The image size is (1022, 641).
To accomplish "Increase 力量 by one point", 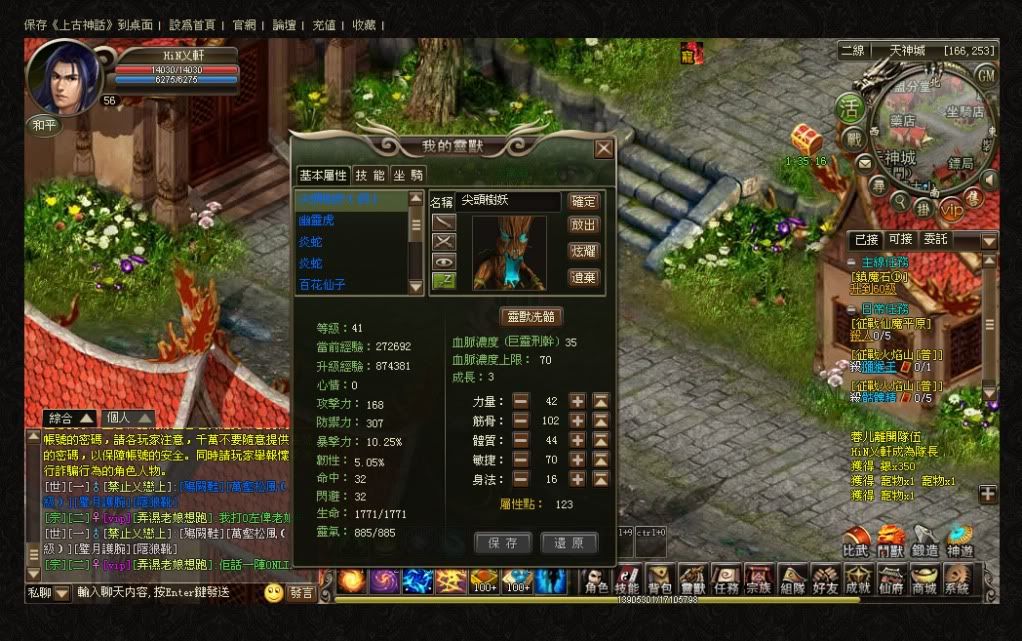I will [577, 401].
